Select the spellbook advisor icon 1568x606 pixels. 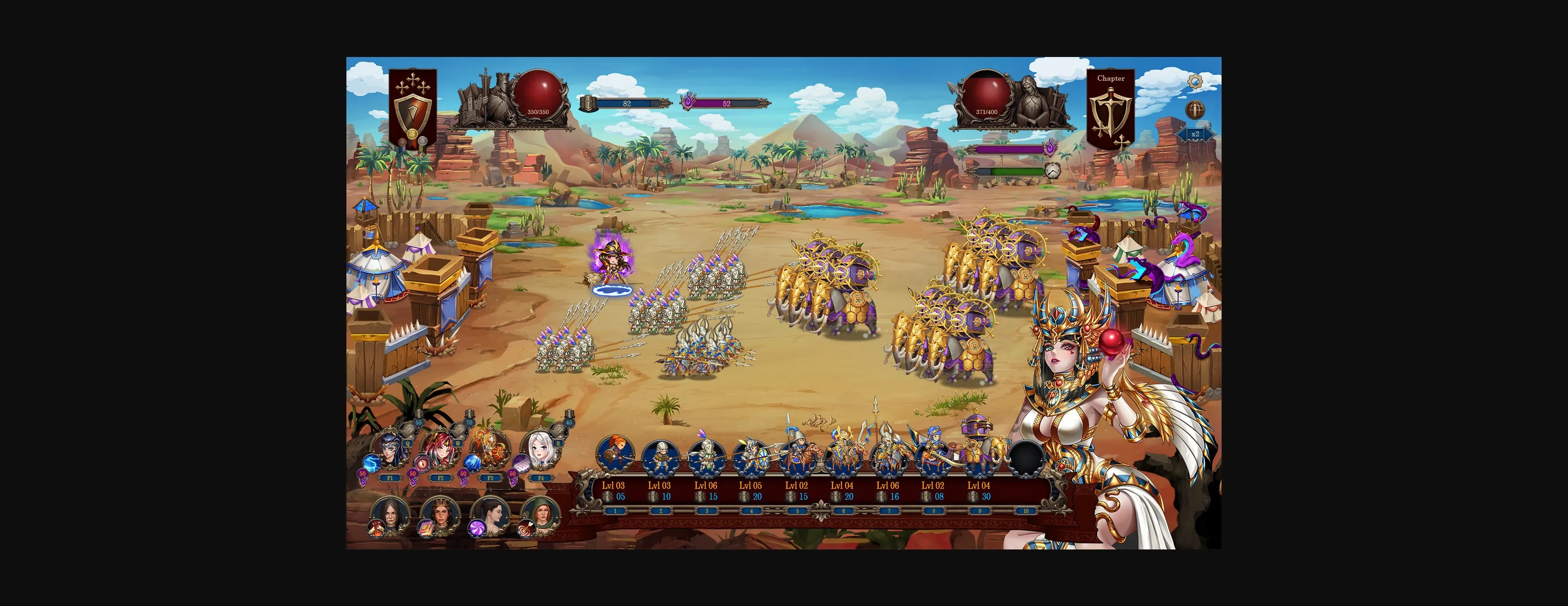(427, 528)
